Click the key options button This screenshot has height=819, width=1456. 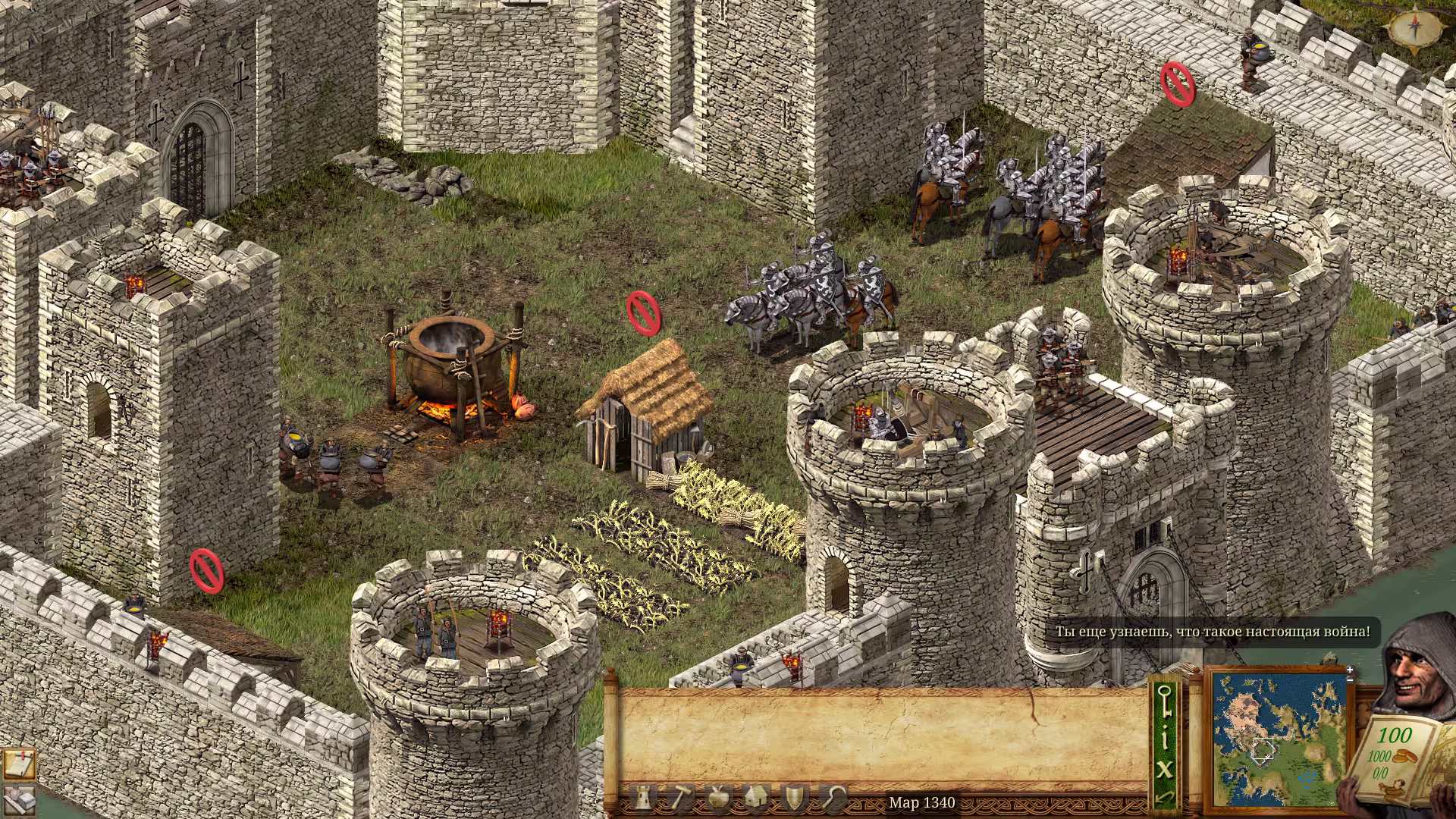(1165, 700)
